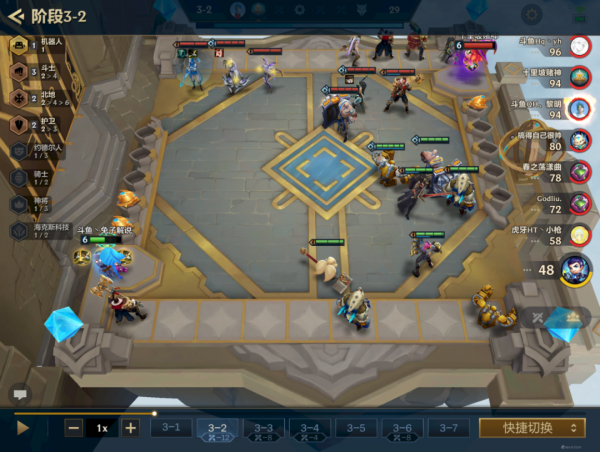Image resolution: width=600 pixels, height=452 pixels.
Task: Jump to round 3-1 on the timeline
Action: coord(171,427)
